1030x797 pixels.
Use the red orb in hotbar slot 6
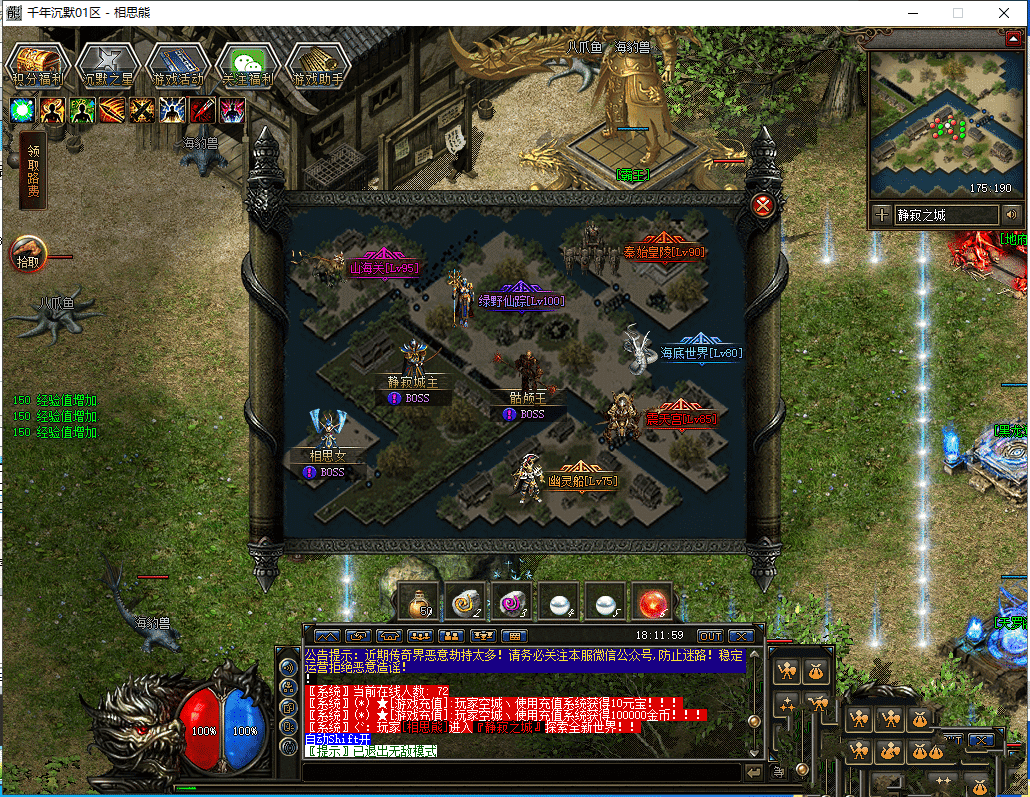pos(654,603)
